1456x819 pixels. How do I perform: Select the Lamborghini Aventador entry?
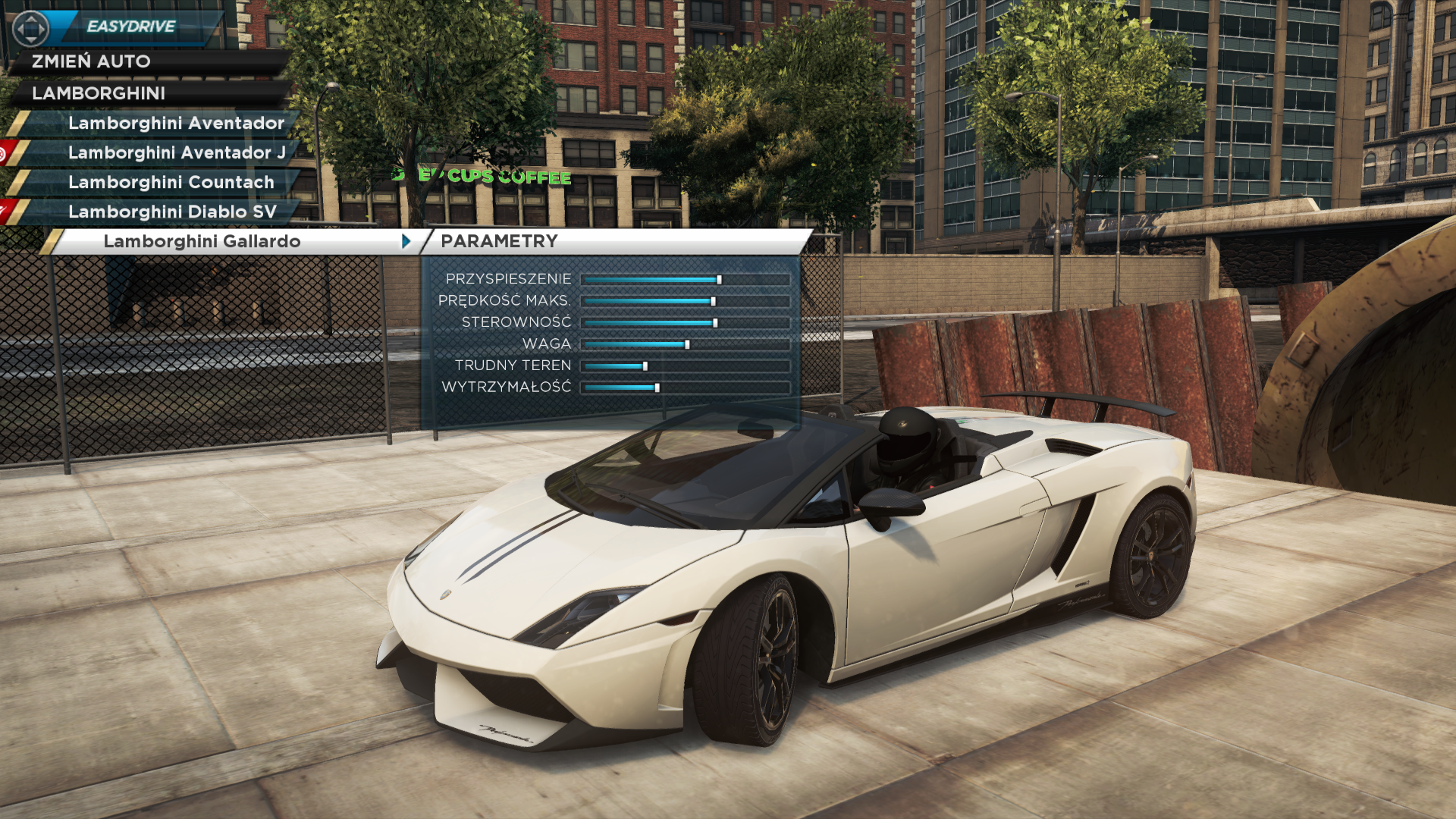pyautogui.click(x=176, y=123)
